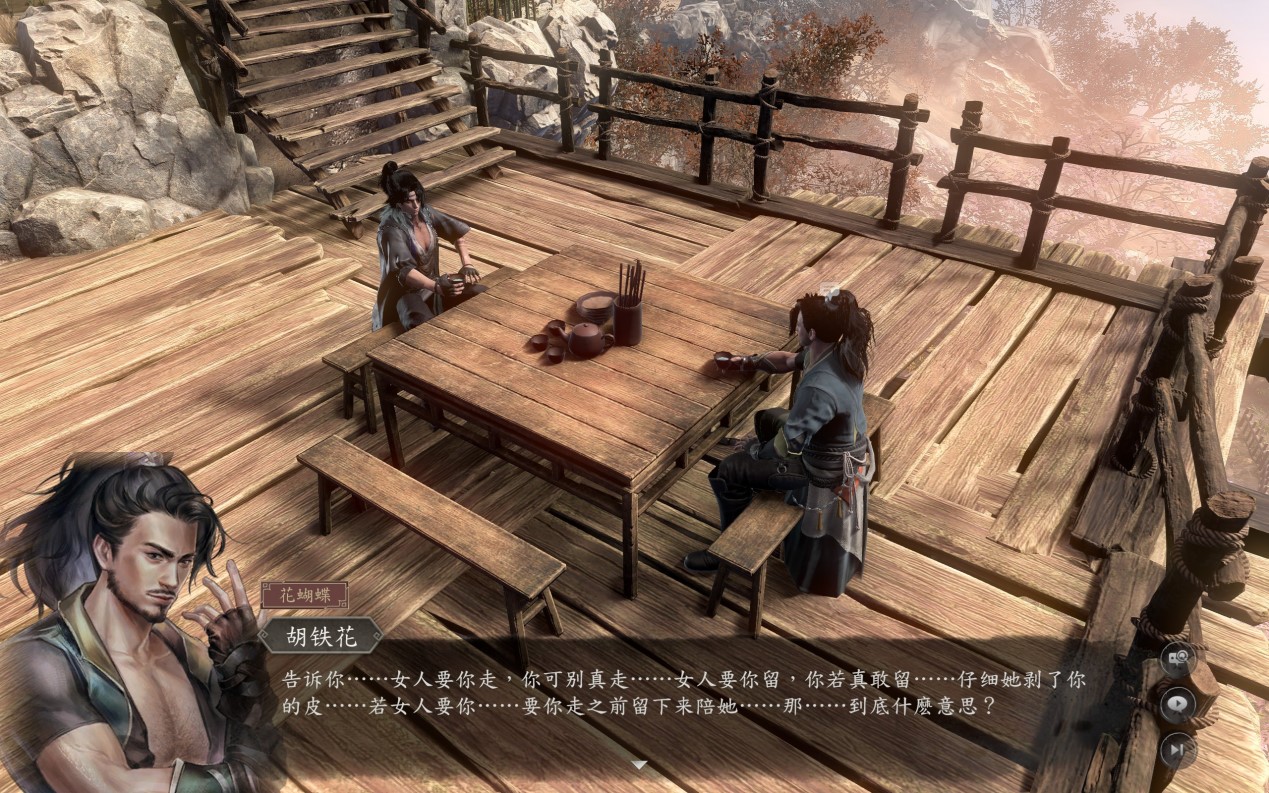Image resolution: width=1269 pixels, height=793 pixels.
Task: Toggle dialogue auto-play speech bubble button
Action: 1178,703
